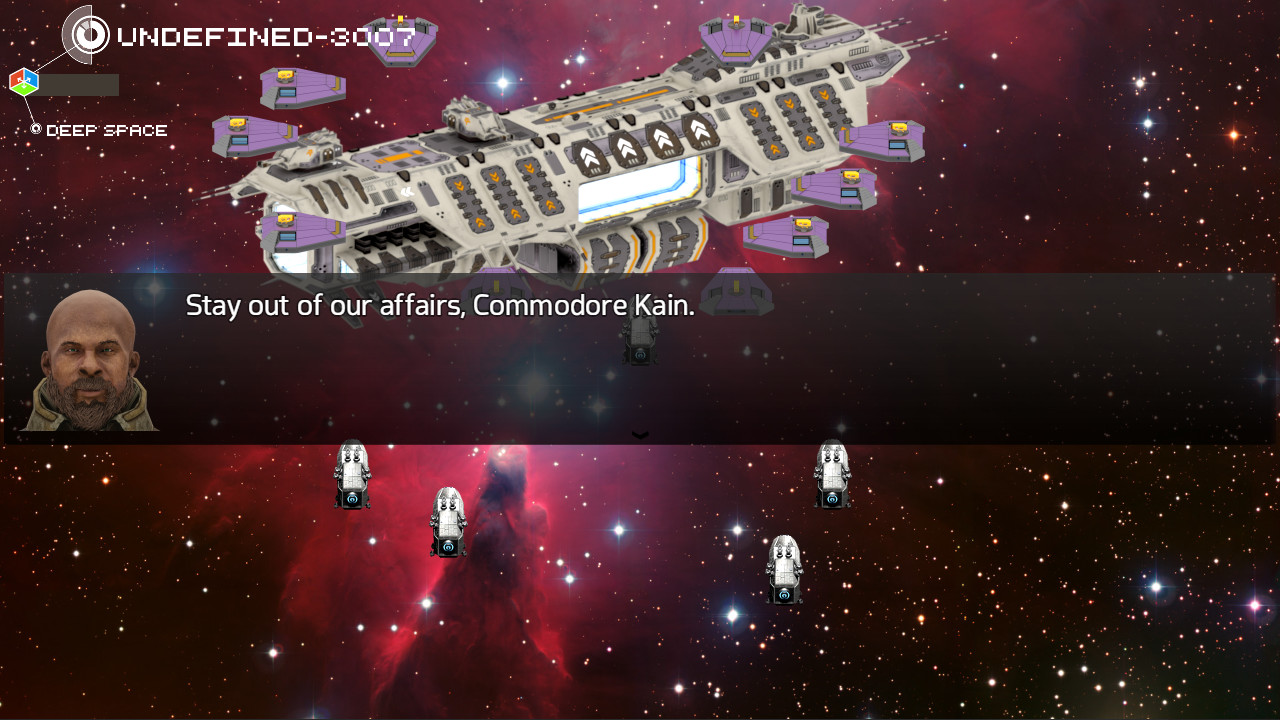Click the small circular Deep Space marker icon

36,129
